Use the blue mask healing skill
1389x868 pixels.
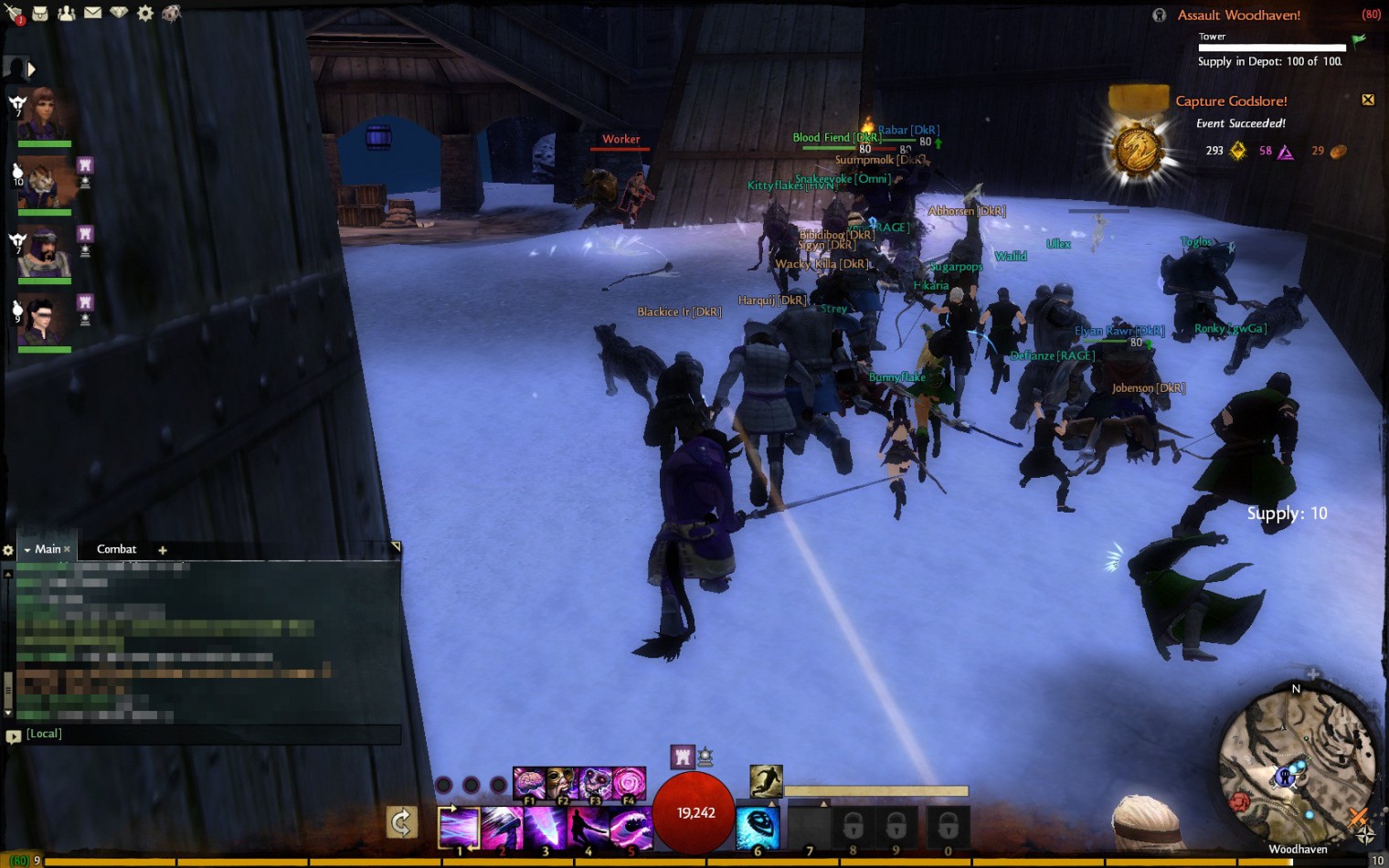click(758, 827)
